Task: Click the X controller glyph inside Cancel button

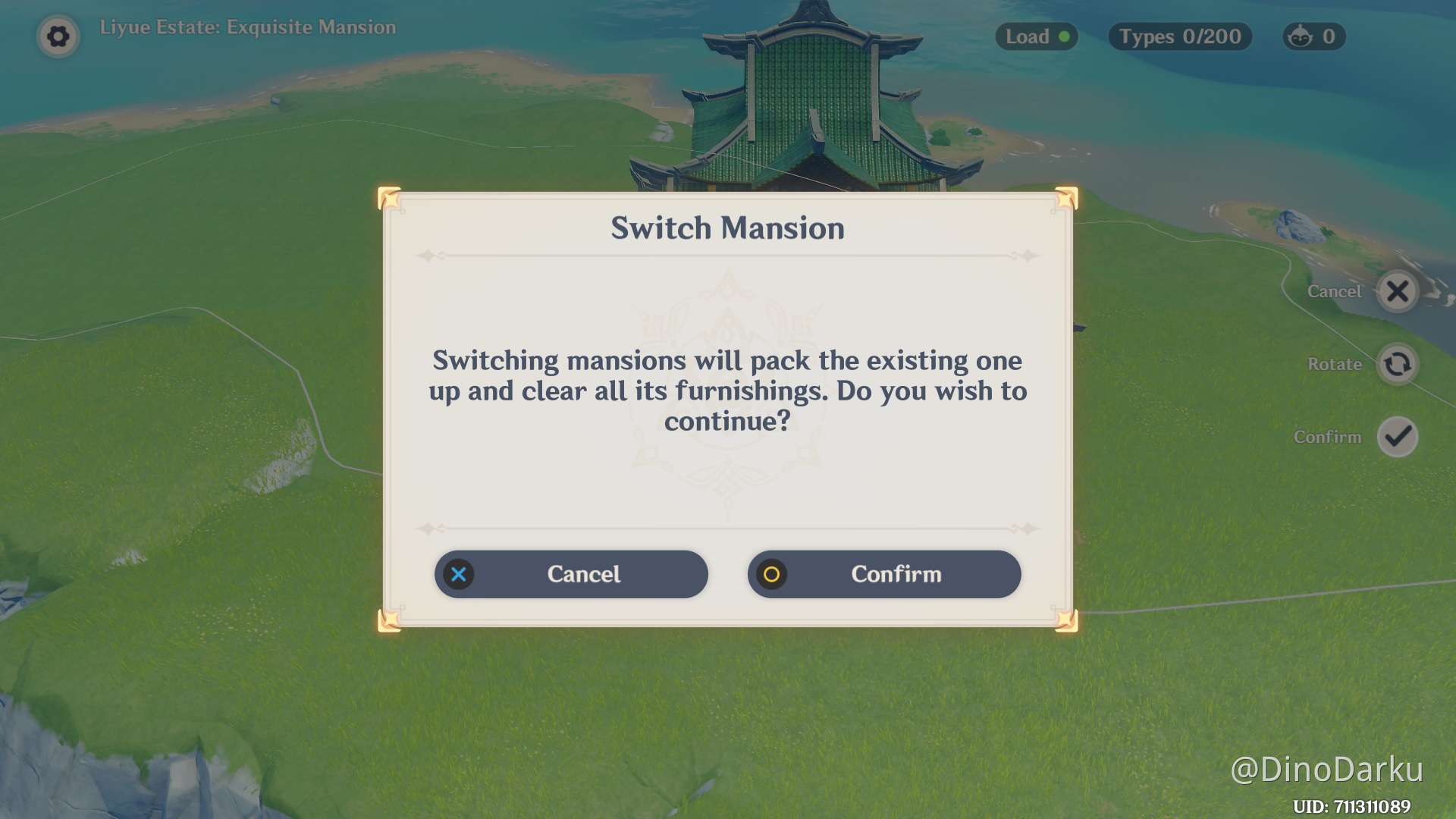Action: pos(458,575)
